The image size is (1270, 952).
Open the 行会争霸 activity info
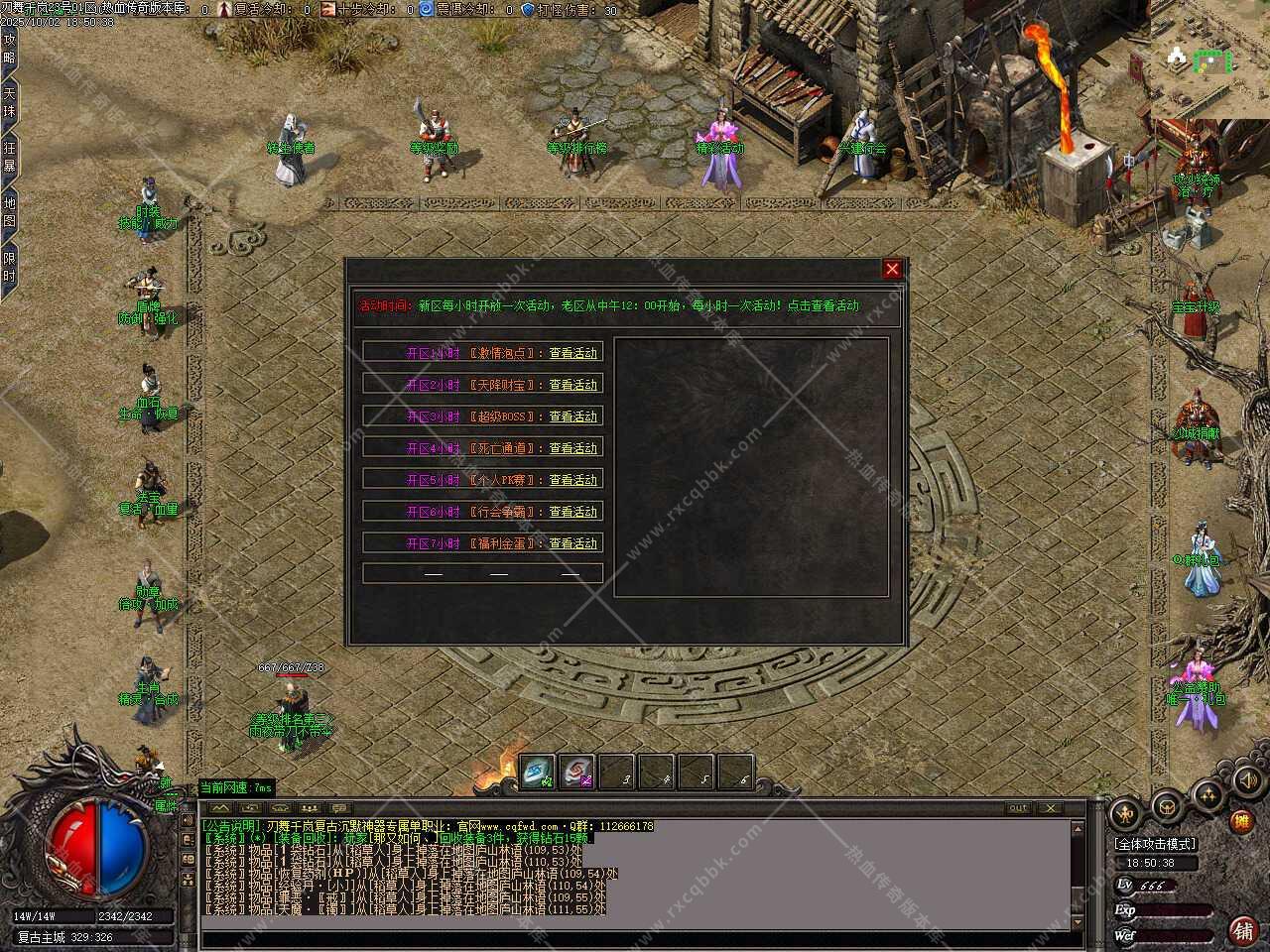coord(573,512)
